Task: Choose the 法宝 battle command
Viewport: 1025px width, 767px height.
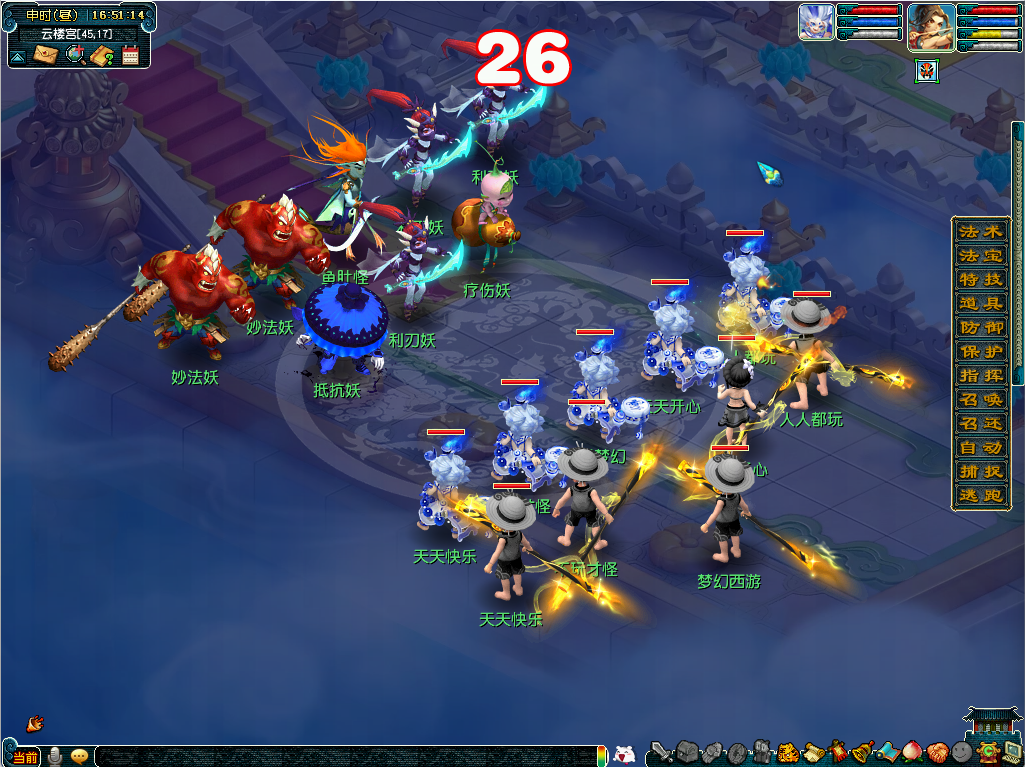Action: (x=980, y=255)
